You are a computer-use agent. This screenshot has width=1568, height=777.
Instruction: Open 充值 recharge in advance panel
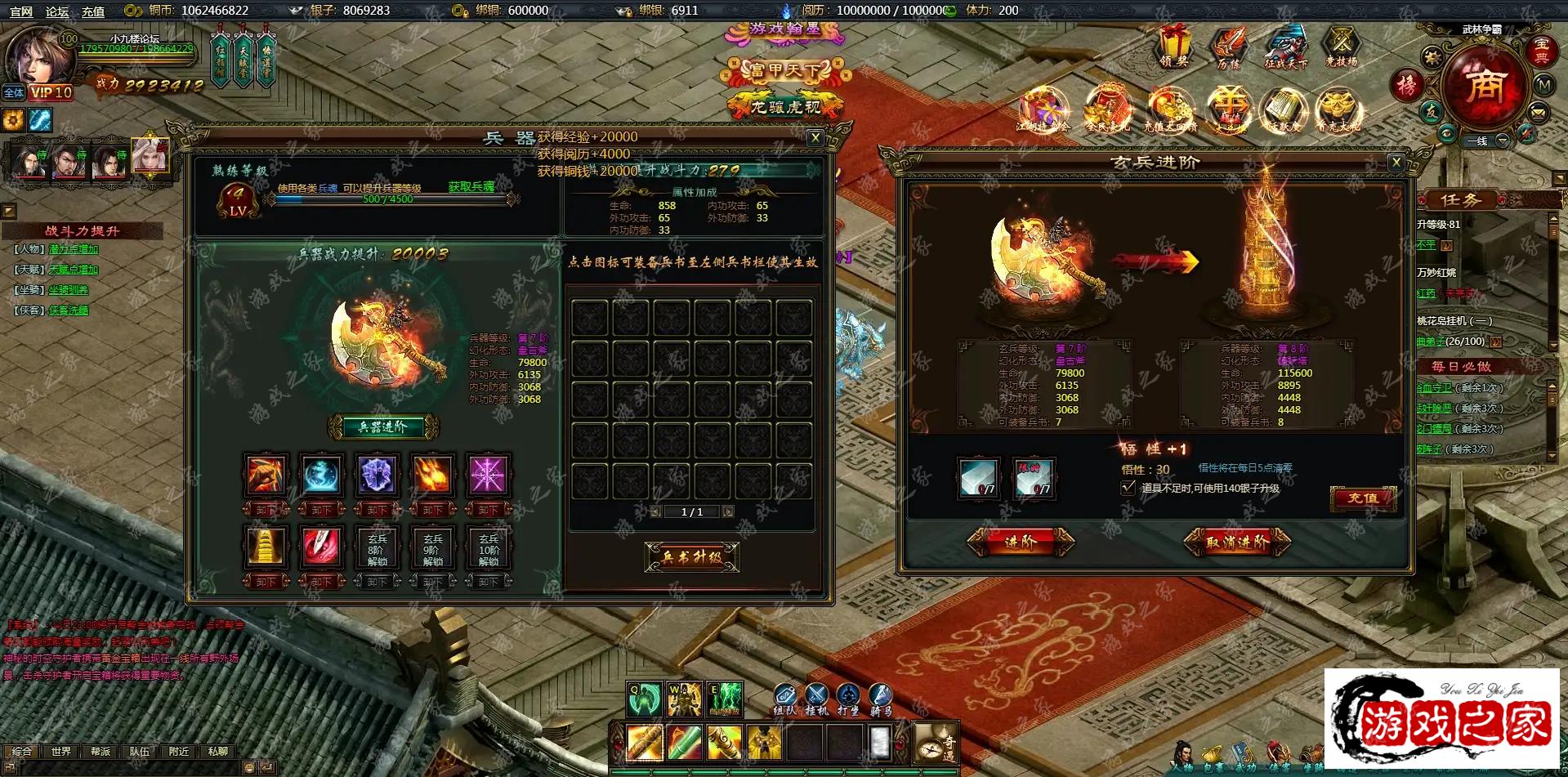coord(1362,498)
